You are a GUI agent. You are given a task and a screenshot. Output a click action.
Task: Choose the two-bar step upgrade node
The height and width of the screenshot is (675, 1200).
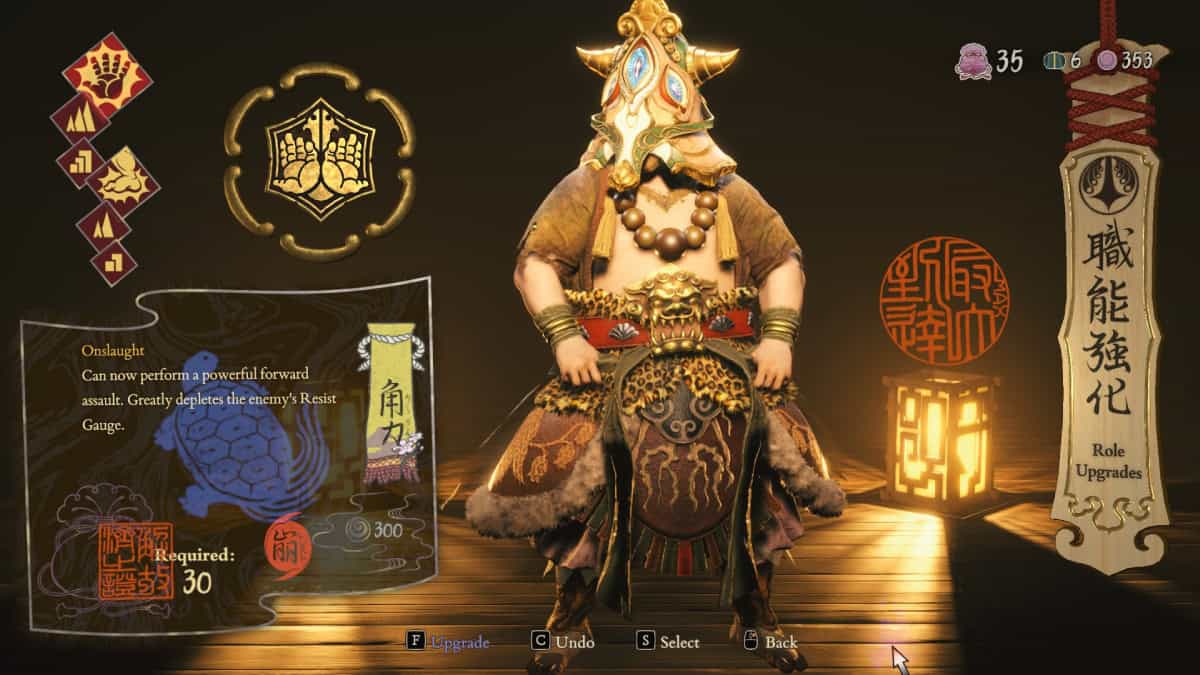click(113, 263)
